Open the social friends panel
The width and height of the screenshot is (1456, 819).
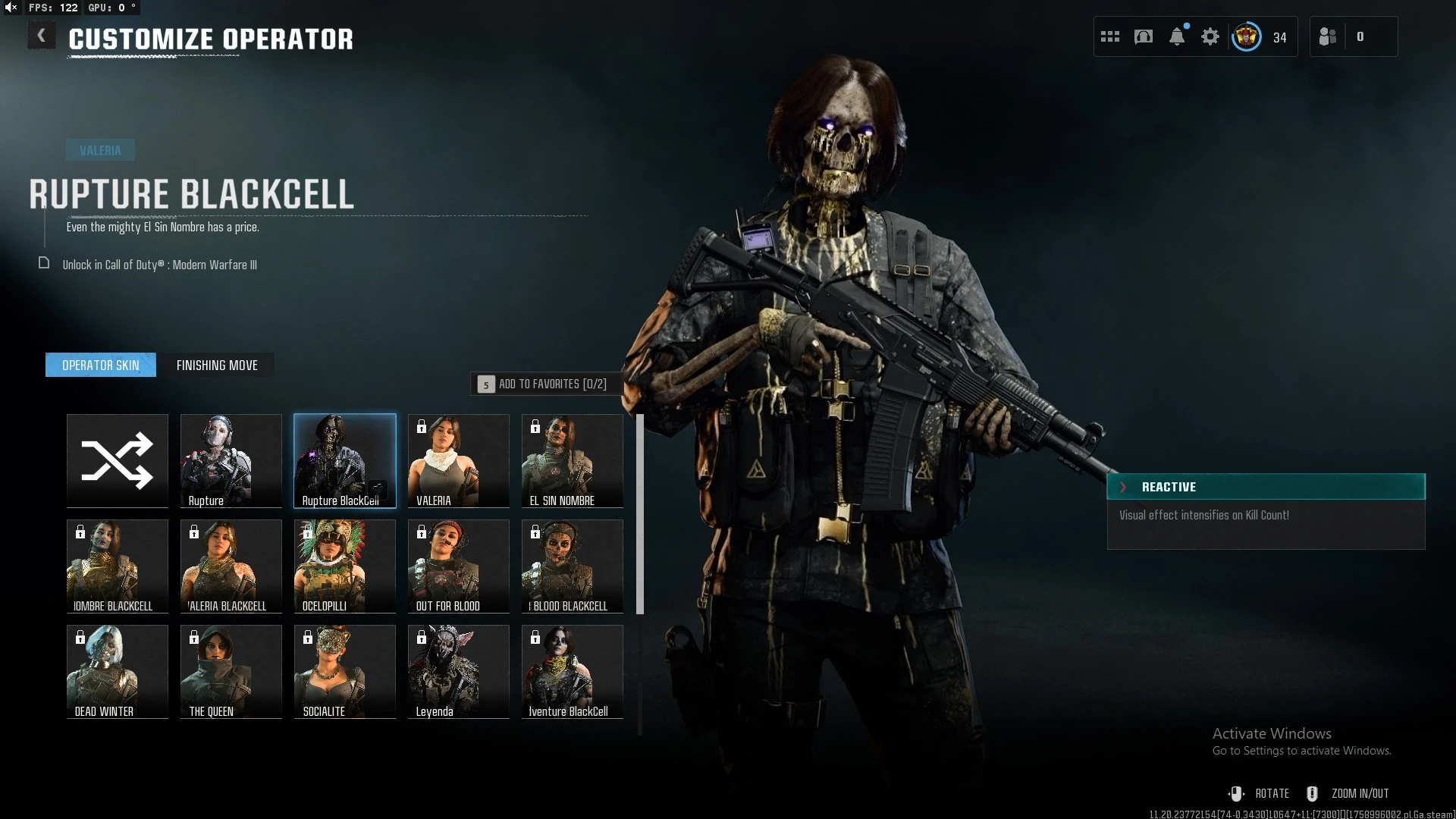[x=1329, y=36]
